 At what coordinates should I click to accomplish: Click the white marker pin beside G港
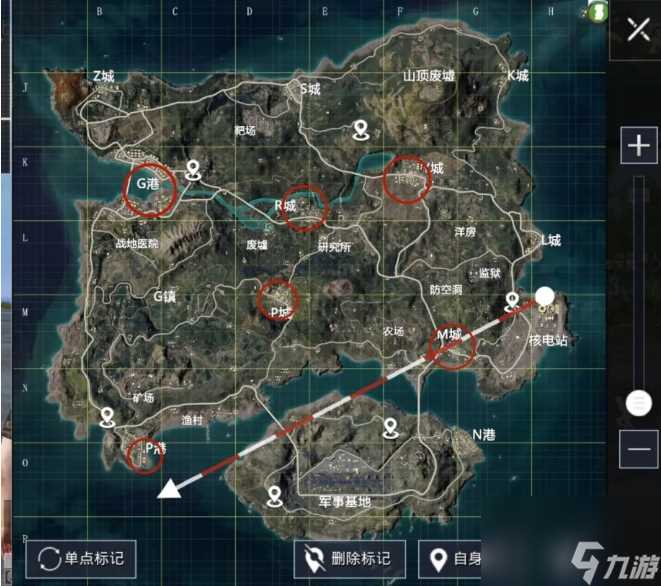tap(193, 168)
